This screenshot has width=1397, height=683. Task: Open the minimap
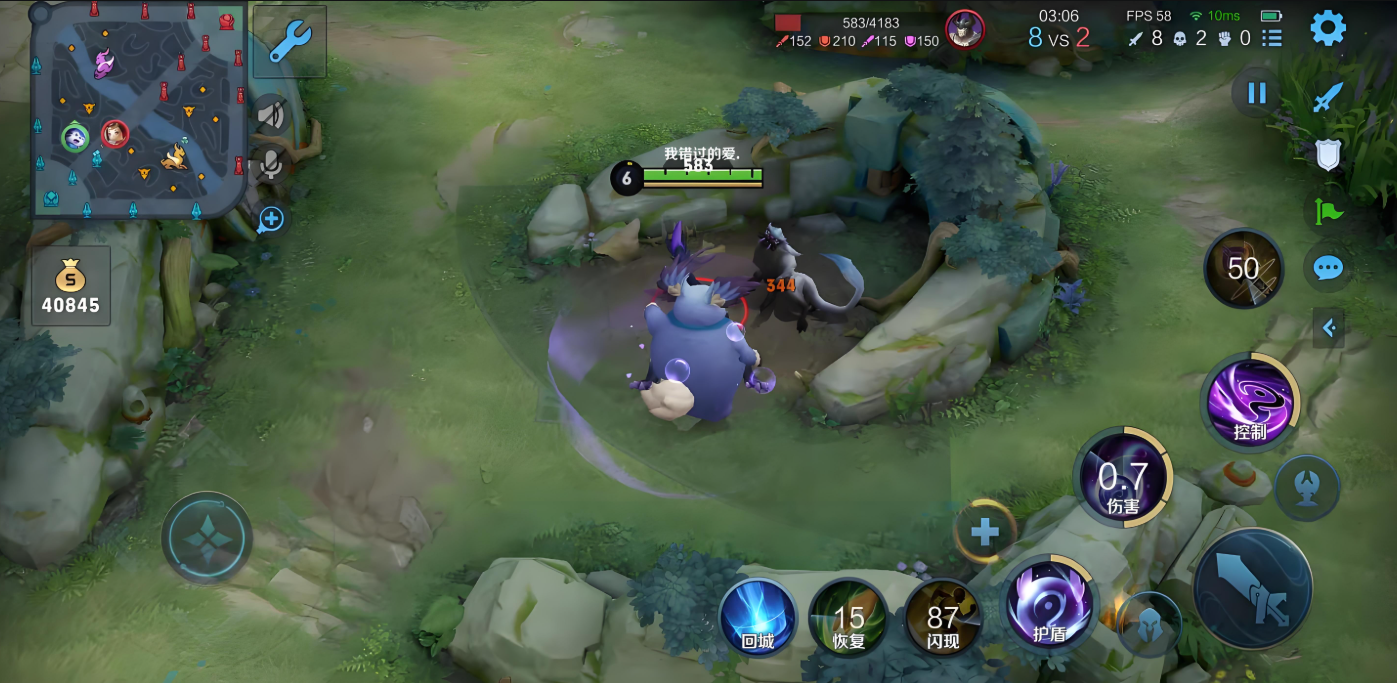(x=138, y=108)
